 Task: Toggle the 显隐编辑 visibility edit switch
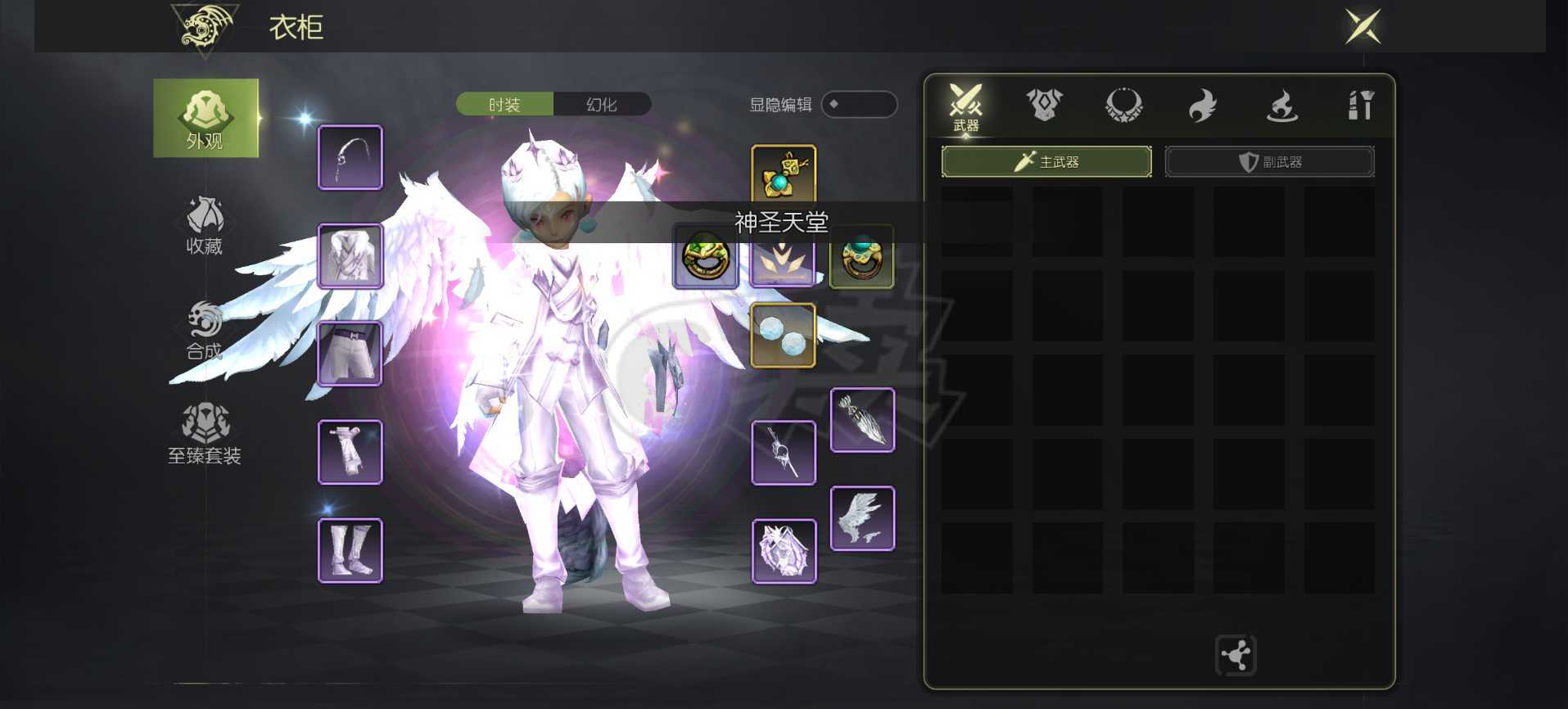(x=858, y=105)
